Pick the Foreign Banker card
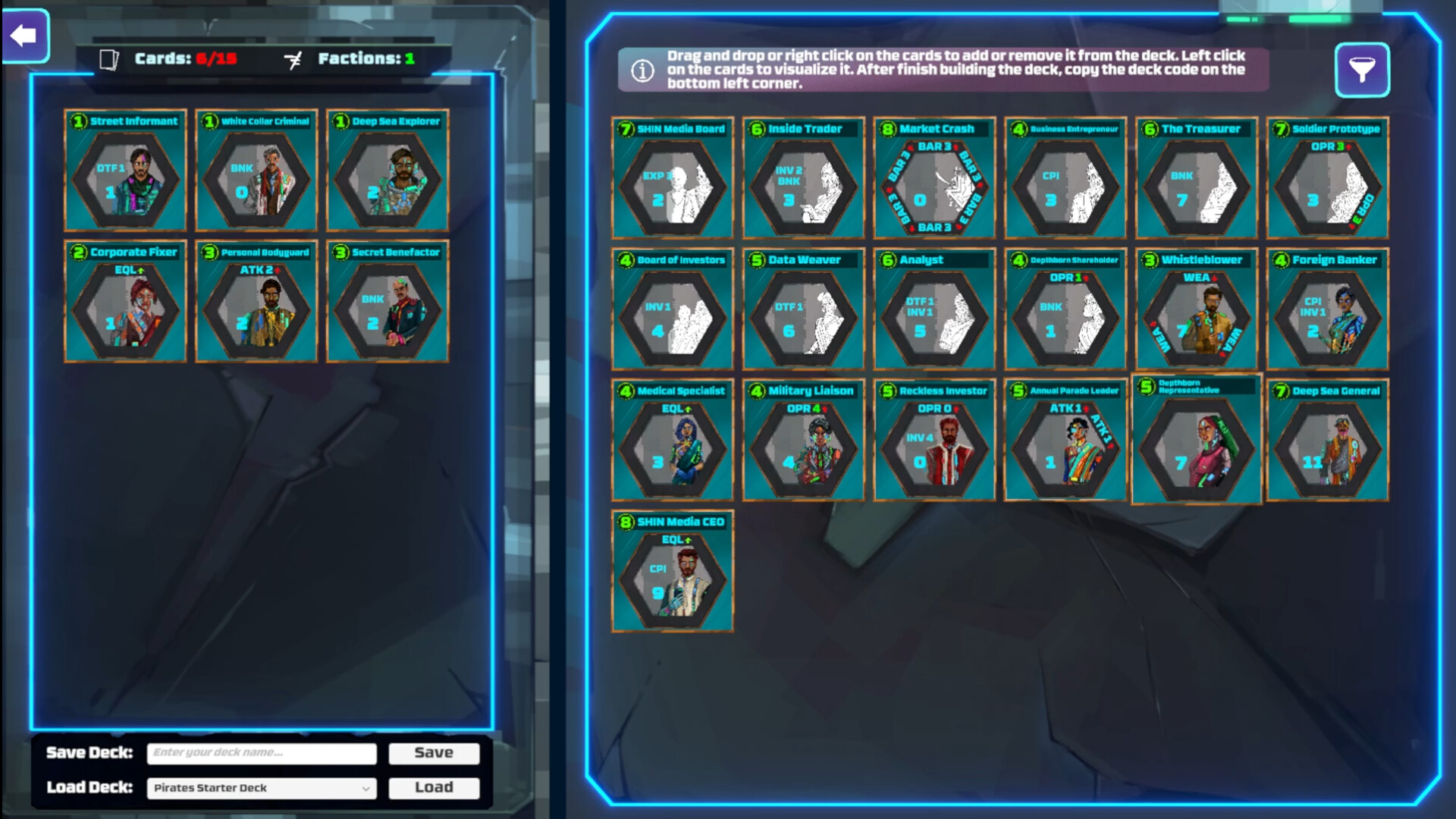 pos(1328,309)
